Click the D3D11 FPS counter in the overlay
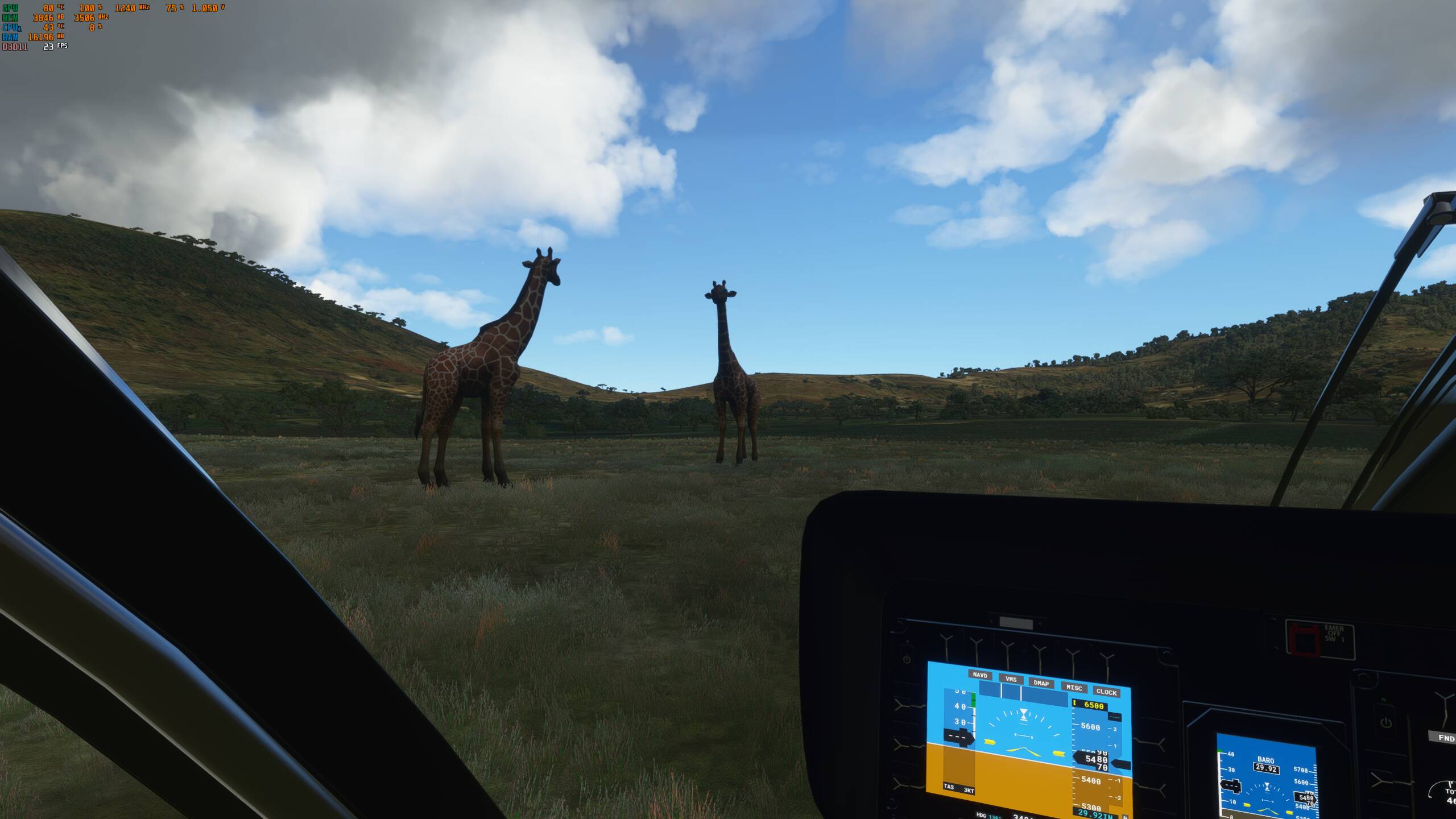 point(48,48)
